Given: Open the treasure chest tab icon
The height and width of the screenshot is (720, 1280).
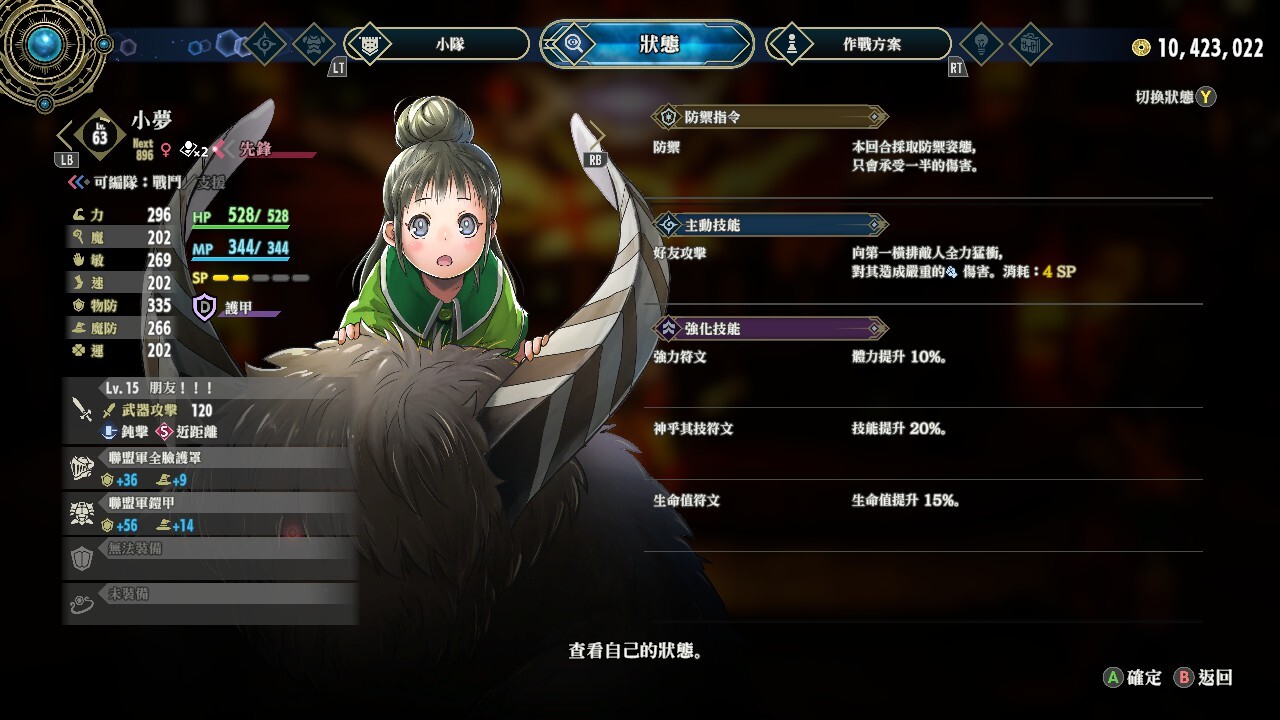Looking at the screenshot, I should tap(1029, 44).
